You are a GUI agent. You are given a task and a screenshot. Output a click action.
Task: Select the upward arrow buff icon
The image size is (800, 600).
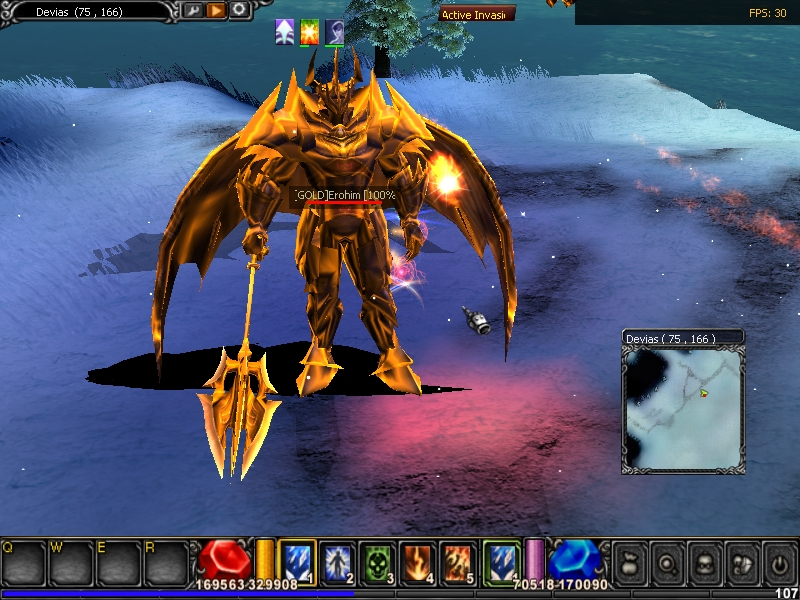(x=285, y=32)
